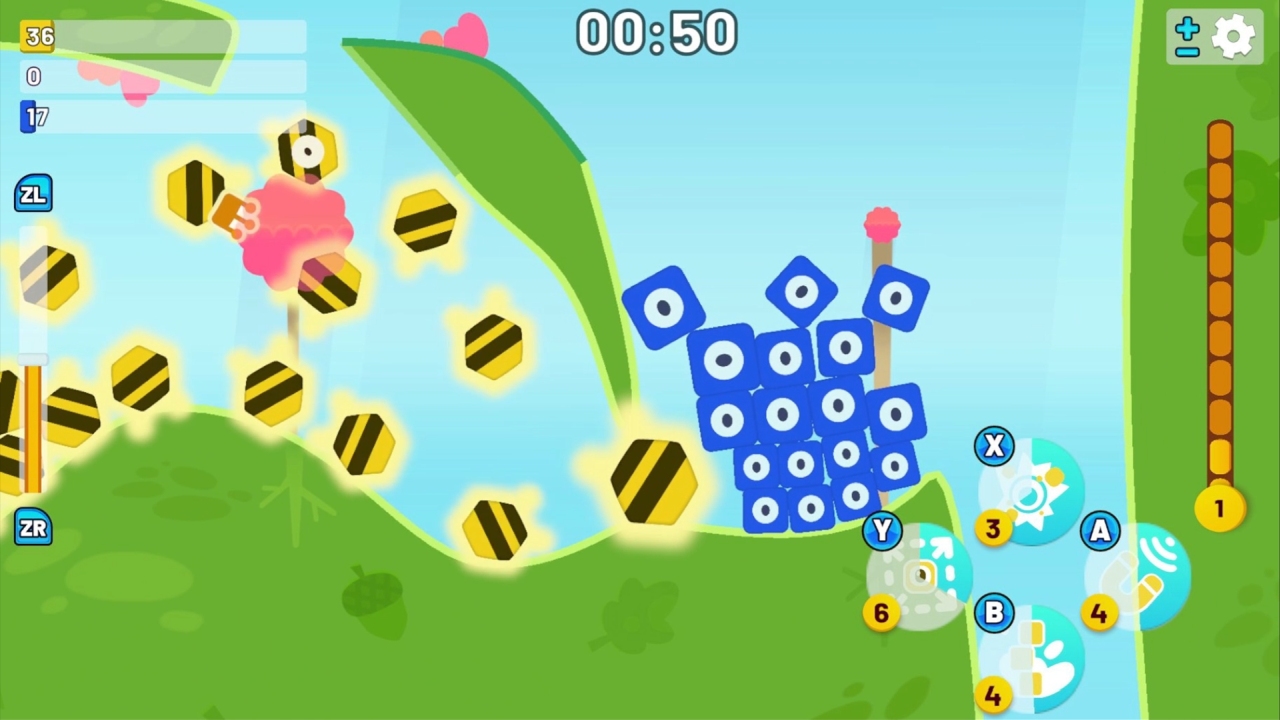Screen dimensions: 1280x720
Task: Trigger the A magnet ability
Action: (1140, 573)
